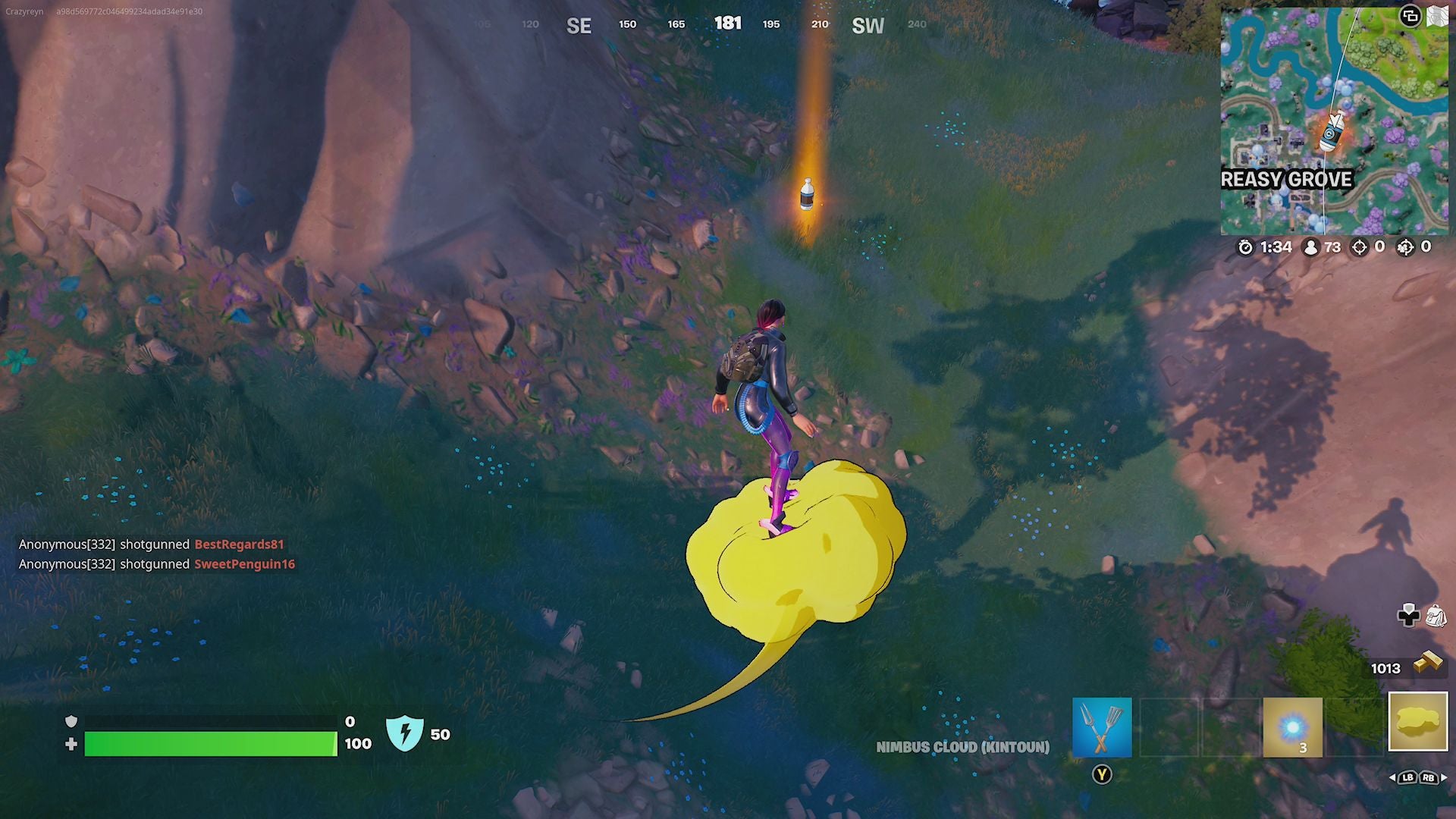Click the right arrow beside RB prompt
The image size is (1456, 819).
(x=1444, y=778)
